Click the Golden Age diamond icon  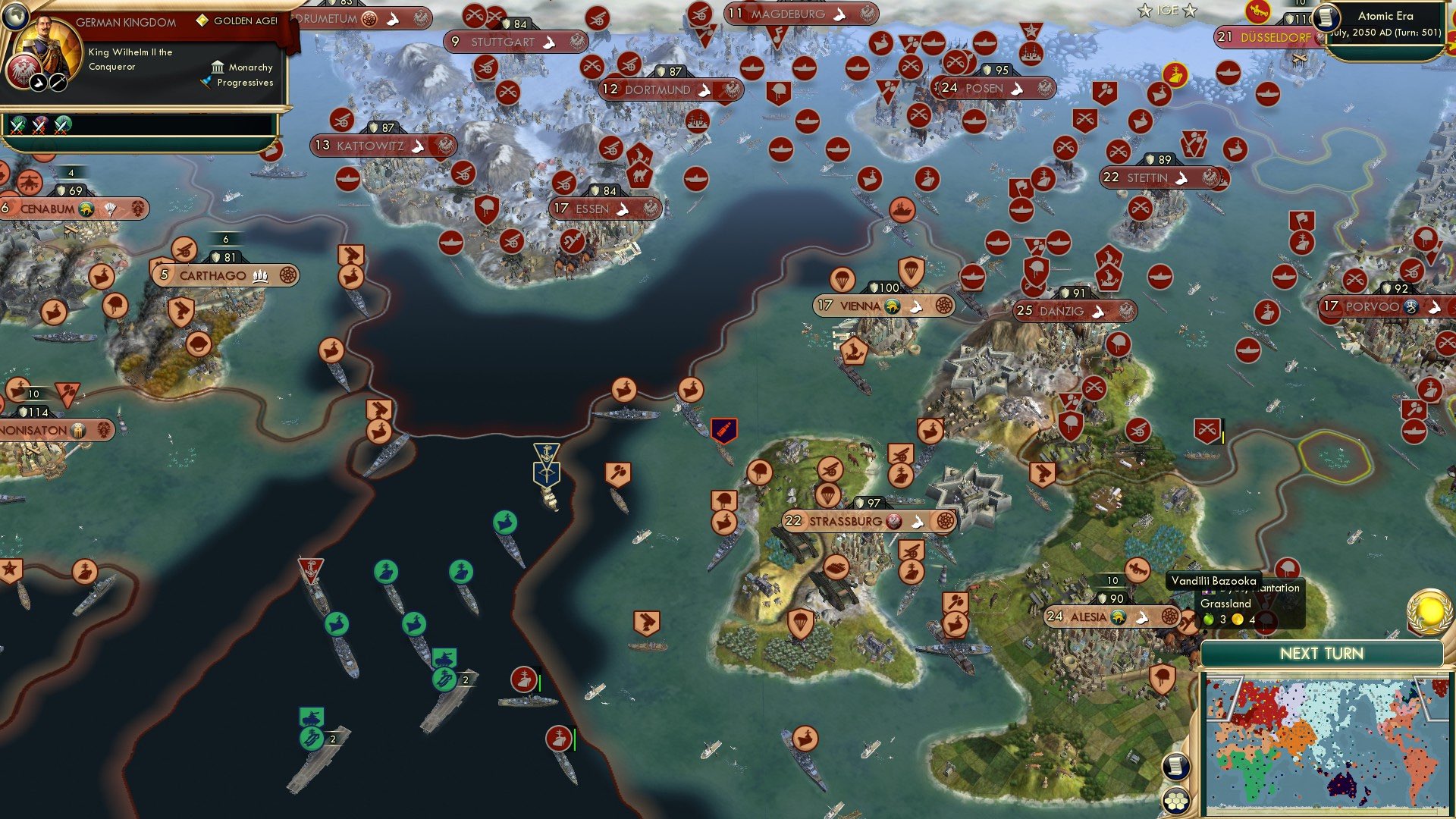(x=202, y=20)
